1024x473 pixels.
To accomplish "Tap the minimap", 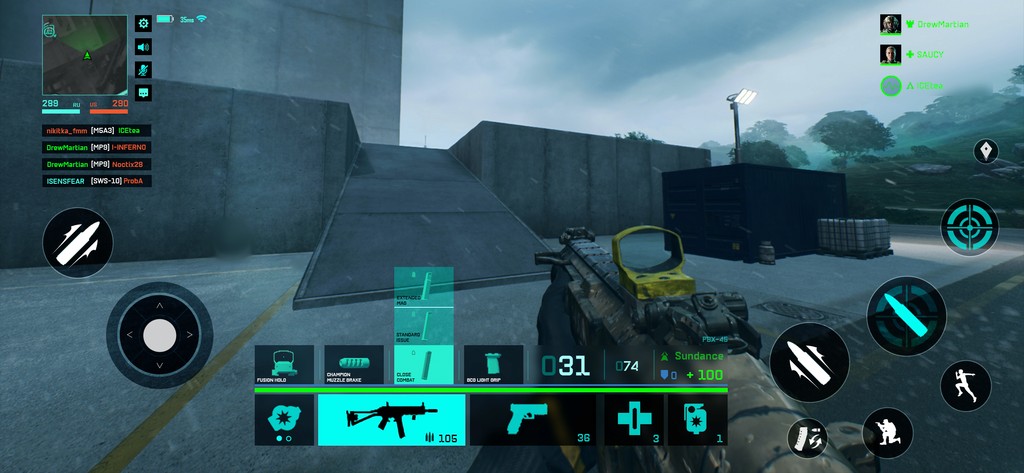I will click(x=85, y=54).
